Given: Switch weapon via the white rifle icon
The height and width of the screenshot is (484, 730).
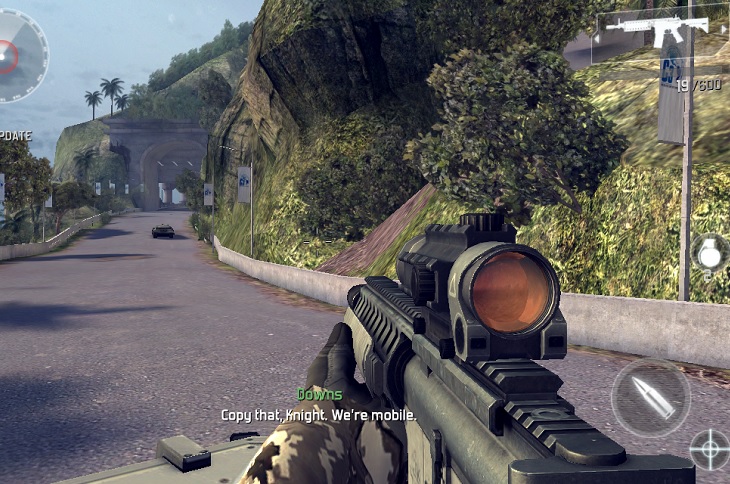Looking at the screenshot, I should coord(657,28).
